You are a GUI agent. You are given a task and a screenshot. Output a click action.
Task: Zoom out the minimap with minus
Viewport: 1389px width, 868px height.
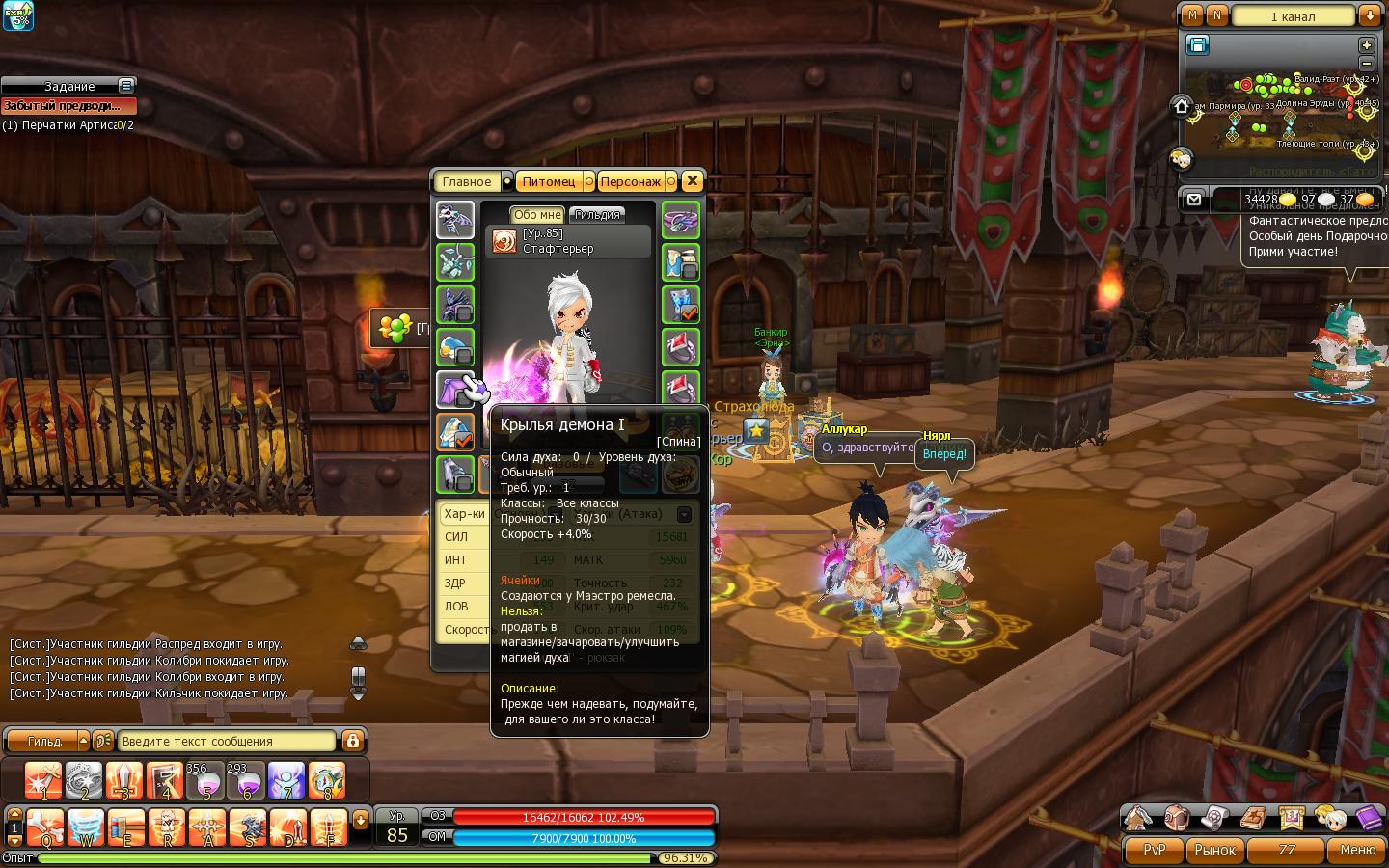coord(1366,63)
